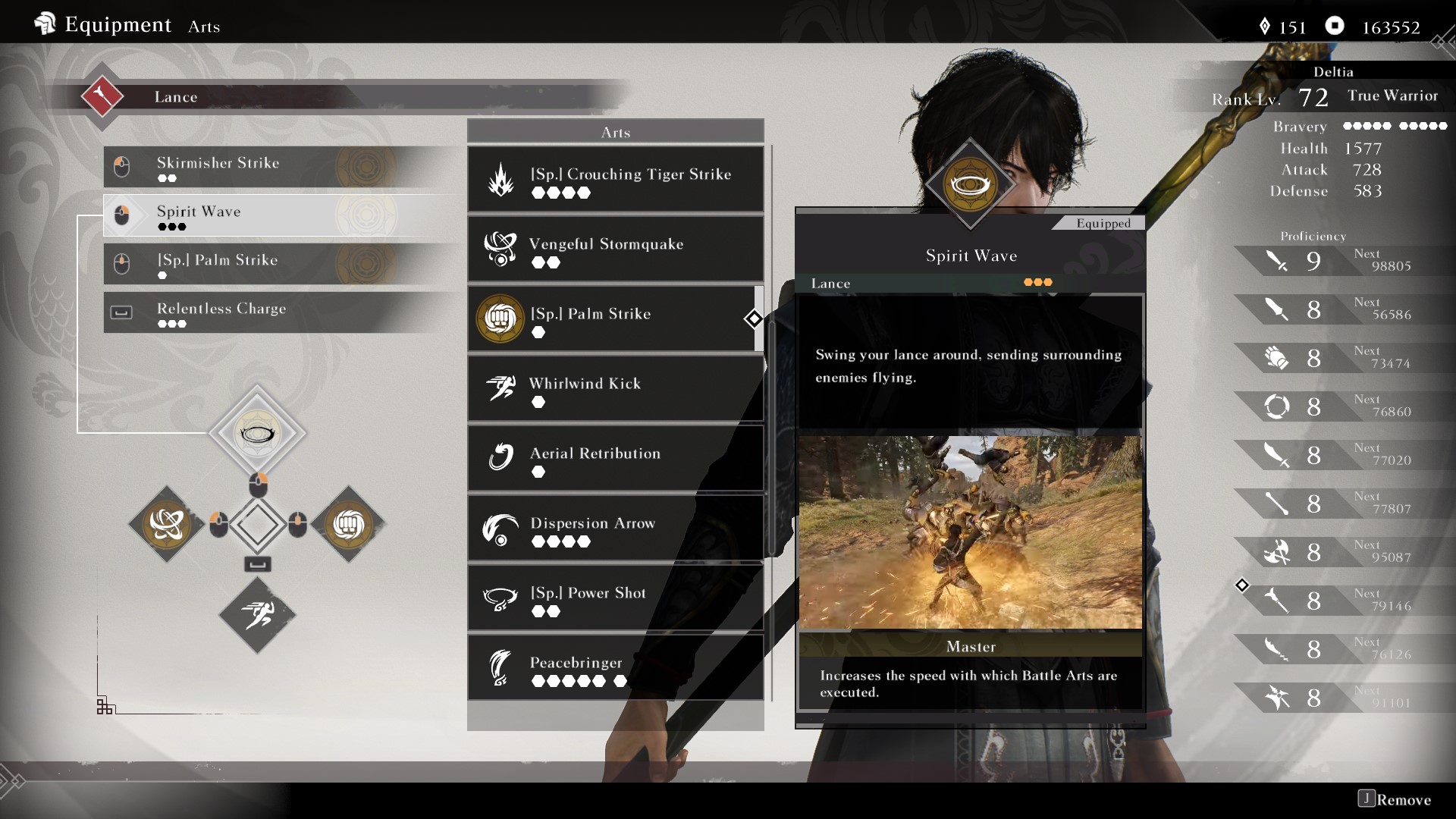The image size is (1456, 819).
Task: Click the left diamond Stormquake slot
Action: point(167,524)
